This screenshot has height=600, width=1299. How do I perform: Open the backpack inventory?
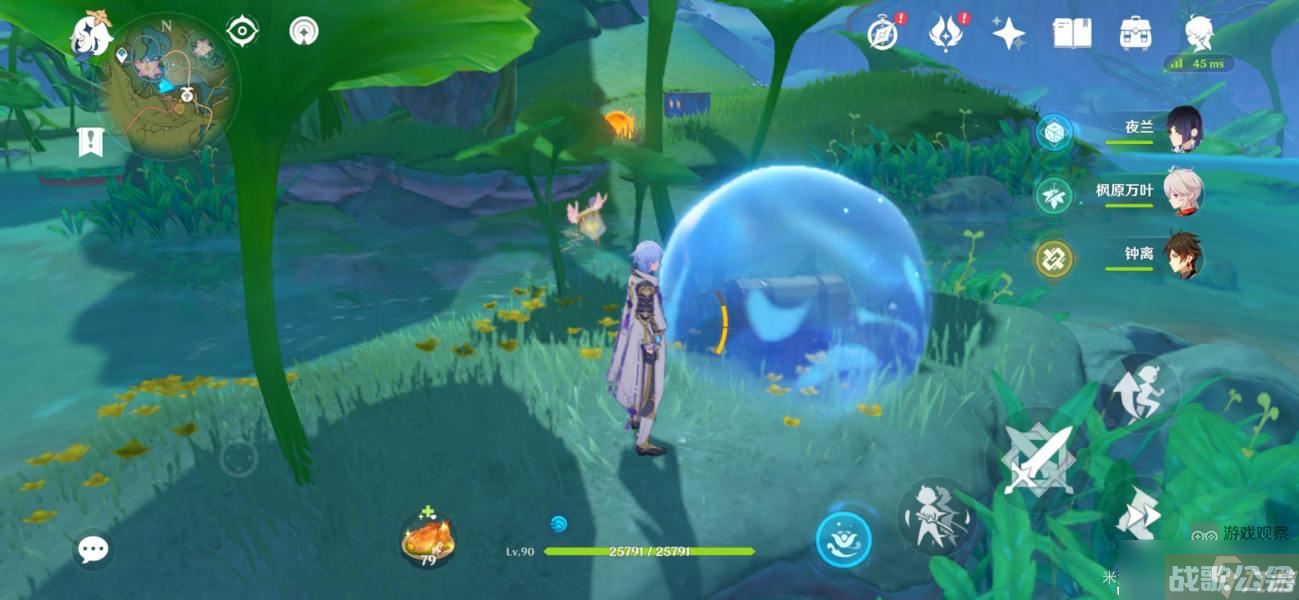point(1135,34)
